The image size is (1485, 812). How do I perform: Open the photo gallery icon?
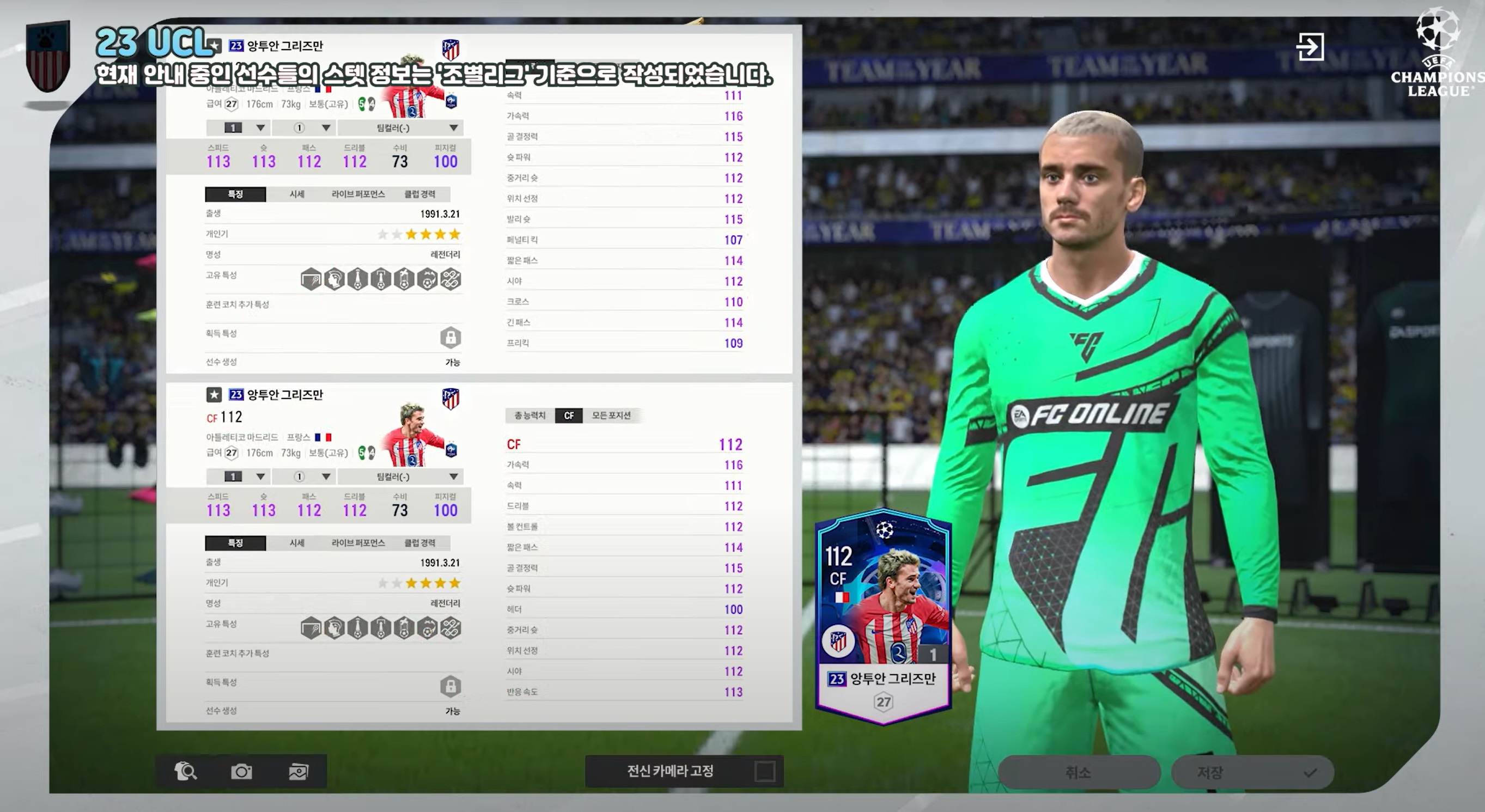298,771
